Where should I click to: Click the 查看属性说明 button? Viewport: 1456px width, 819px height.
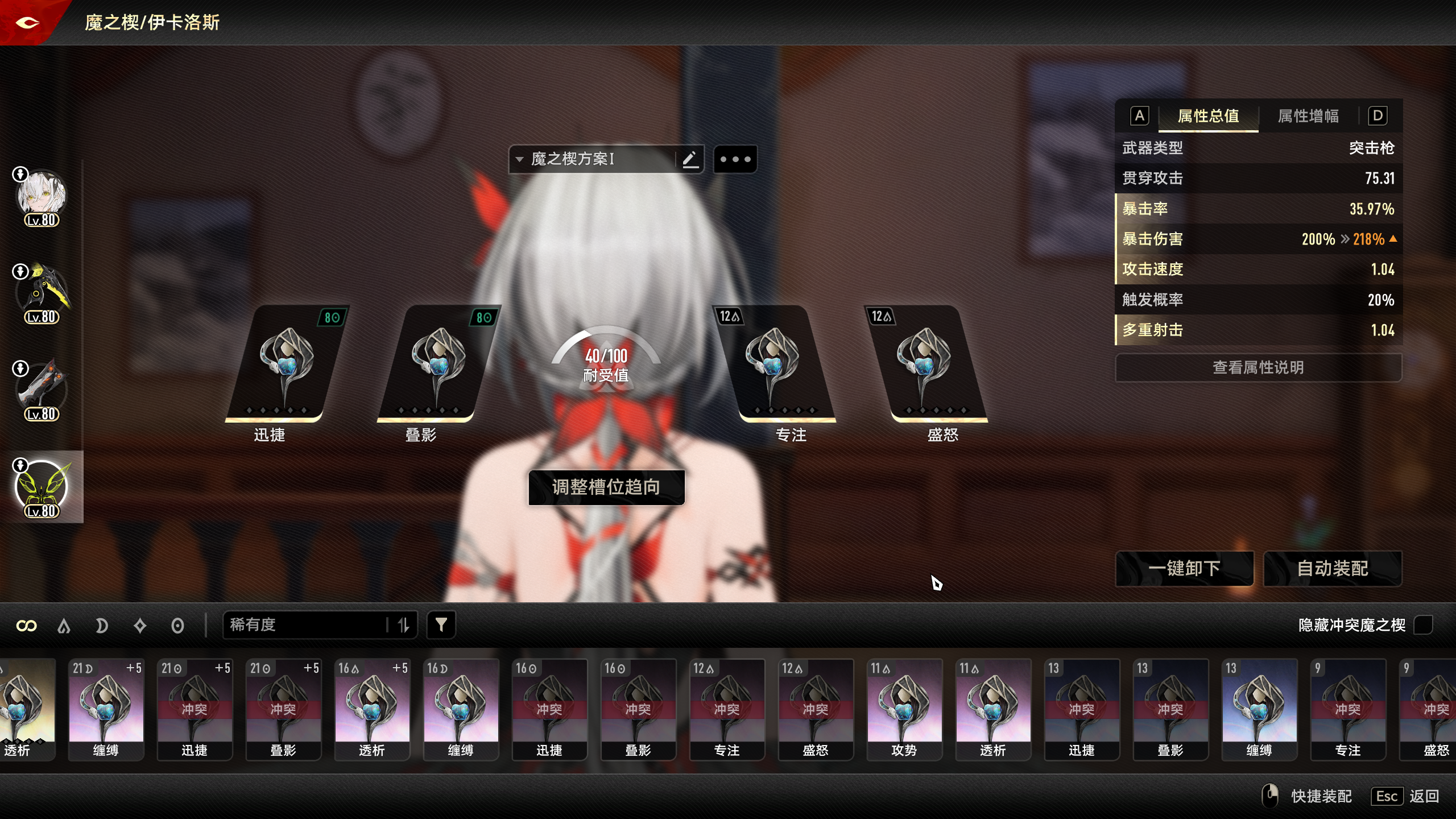pyautogui.click(x=1258, y=367)
